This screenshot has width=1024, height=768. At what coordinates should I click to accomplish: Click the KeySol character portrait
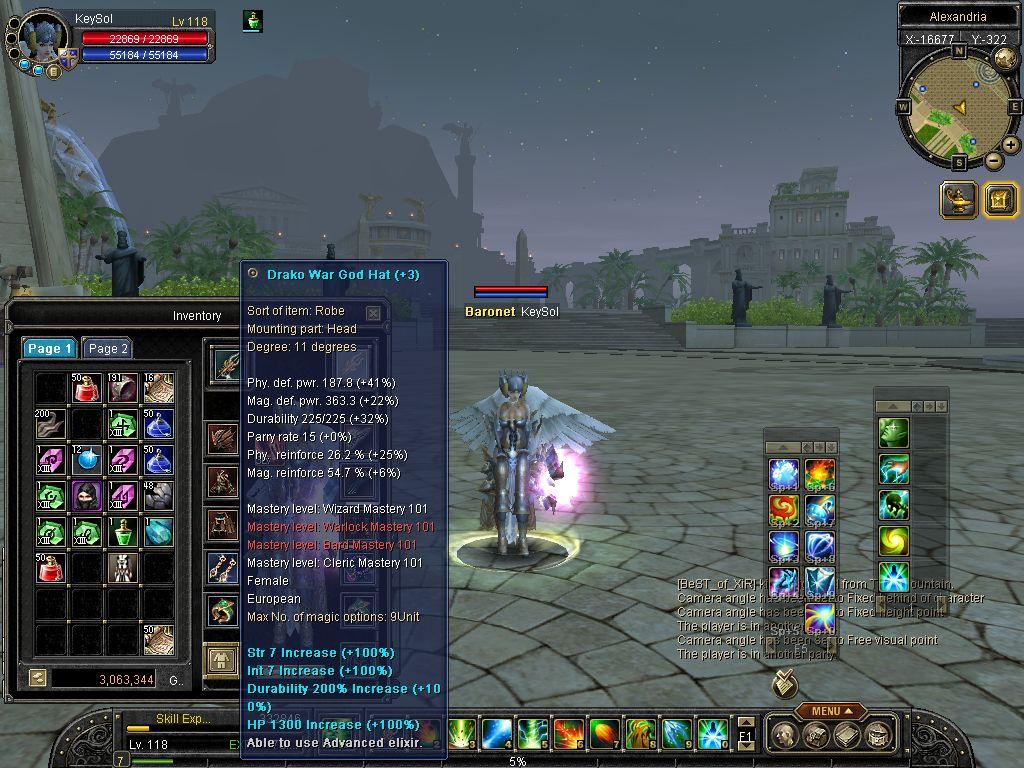tap(43, 38)
